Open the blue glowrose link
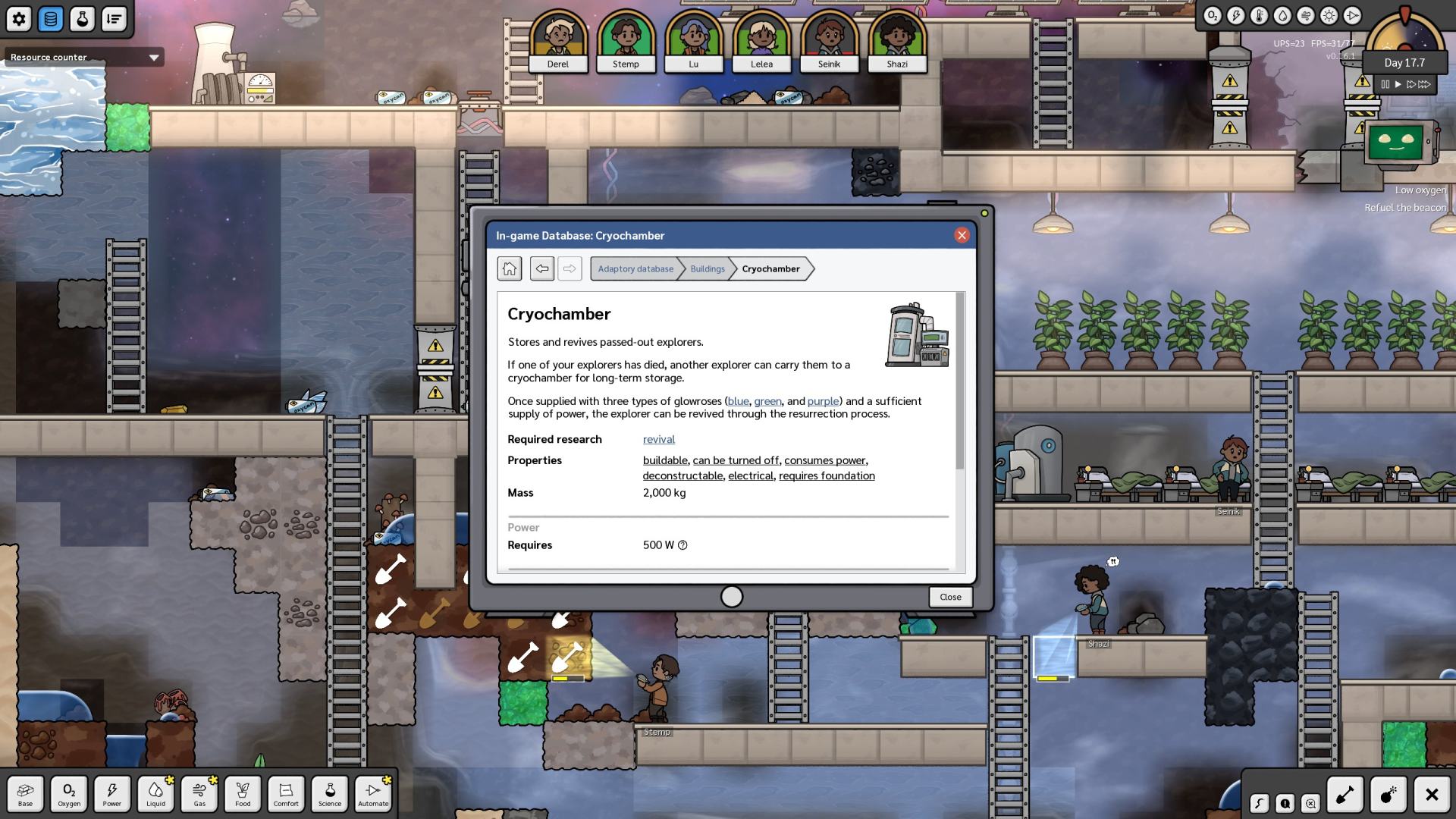Image resolution: width=1456 pixels, height=819 pixels. (x=738, y=401)
